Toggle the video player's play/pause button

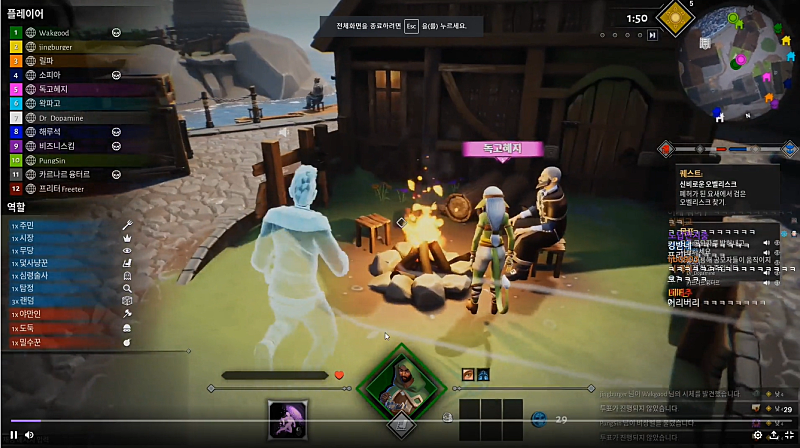14,435
